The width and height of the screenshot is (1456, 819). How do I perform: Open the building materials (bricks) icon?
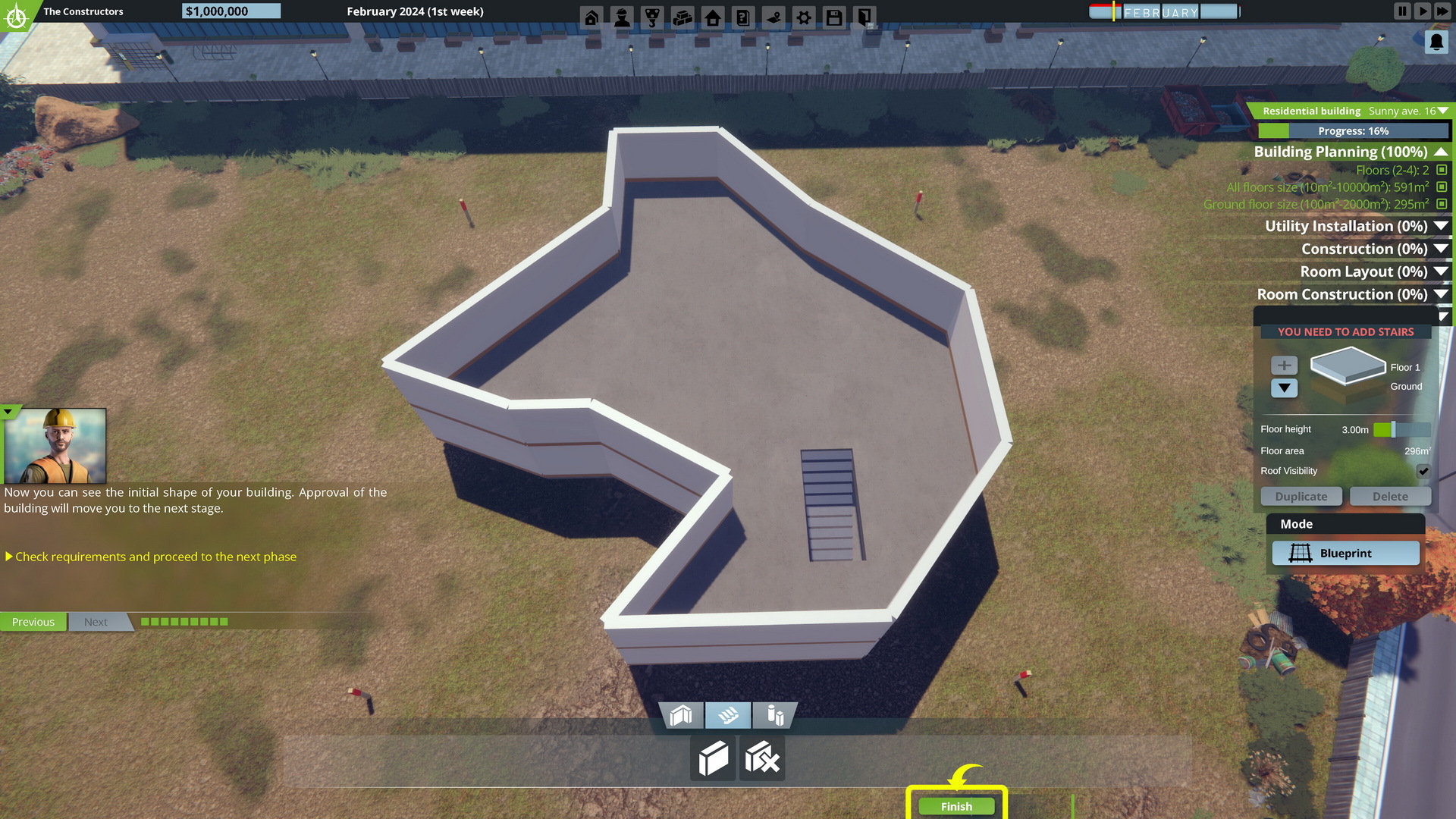coord(683,16)
